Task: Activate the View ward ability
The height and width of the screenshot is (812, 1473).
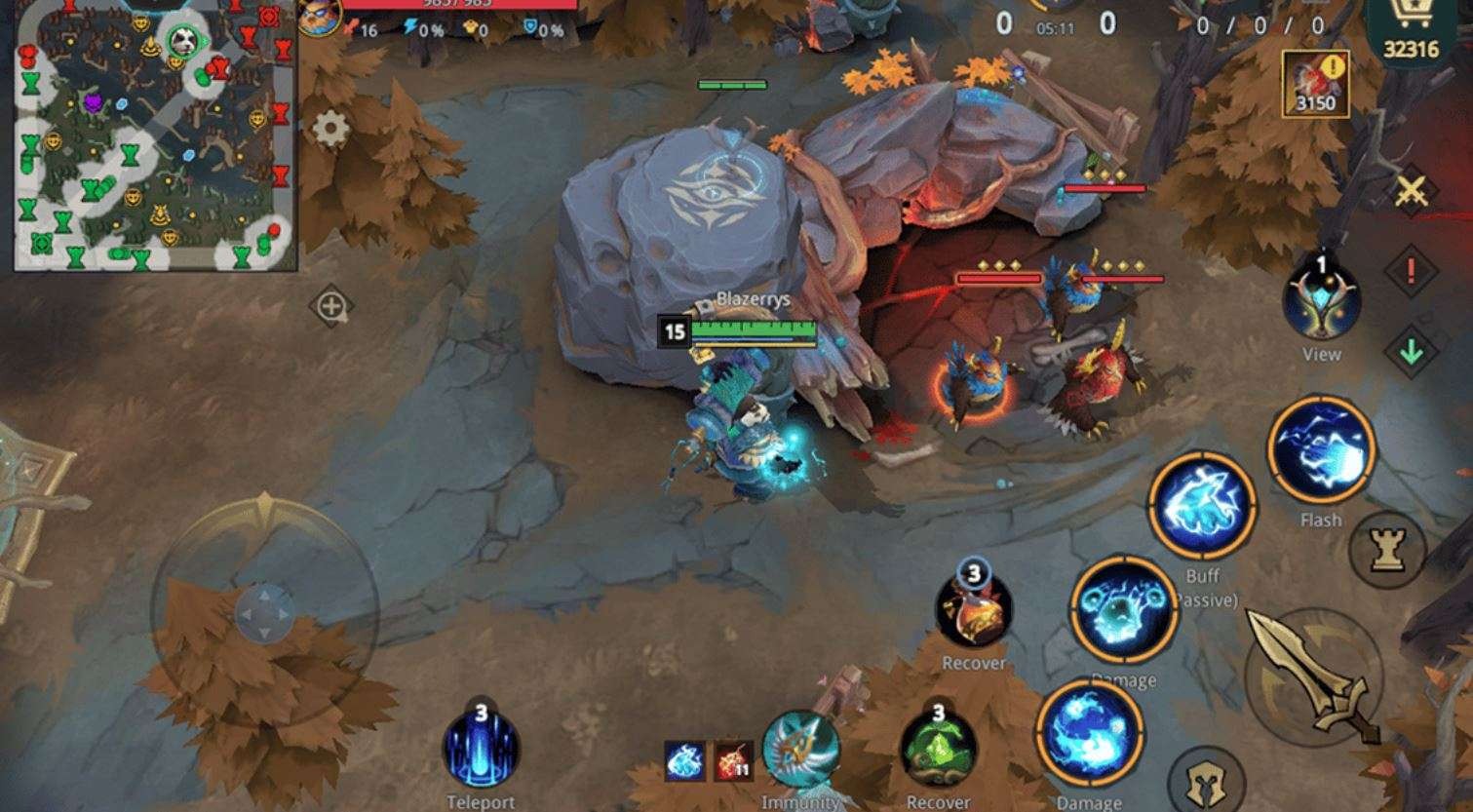Action: point(1321,300)
